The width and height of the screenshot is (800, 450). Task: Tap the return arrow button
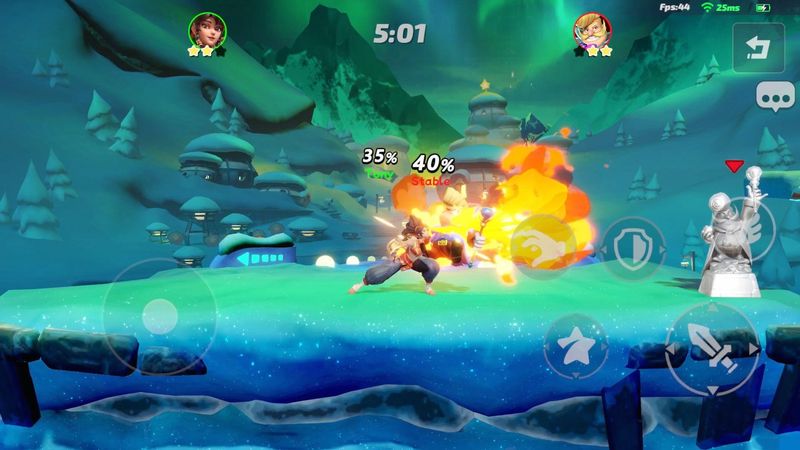[762, 48]
